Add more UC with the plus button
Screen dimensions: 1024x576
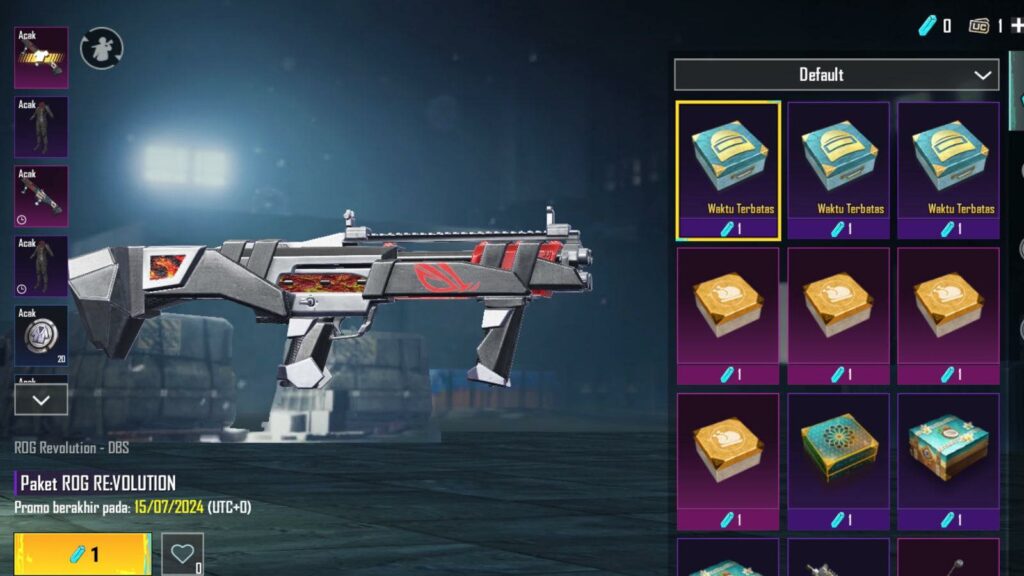pyautogui.click(x=1017, y=26)
